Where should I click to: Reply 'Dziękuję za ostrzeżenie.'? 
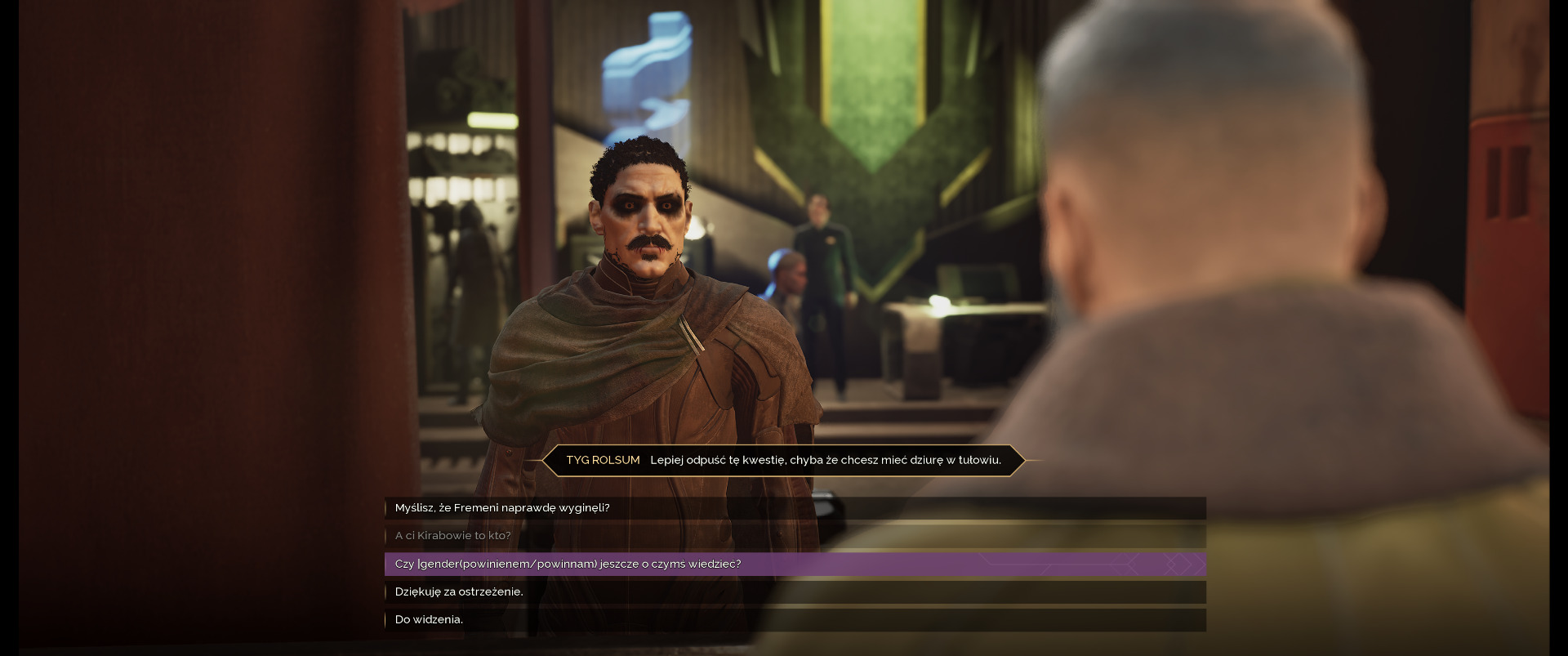(459, 591)
